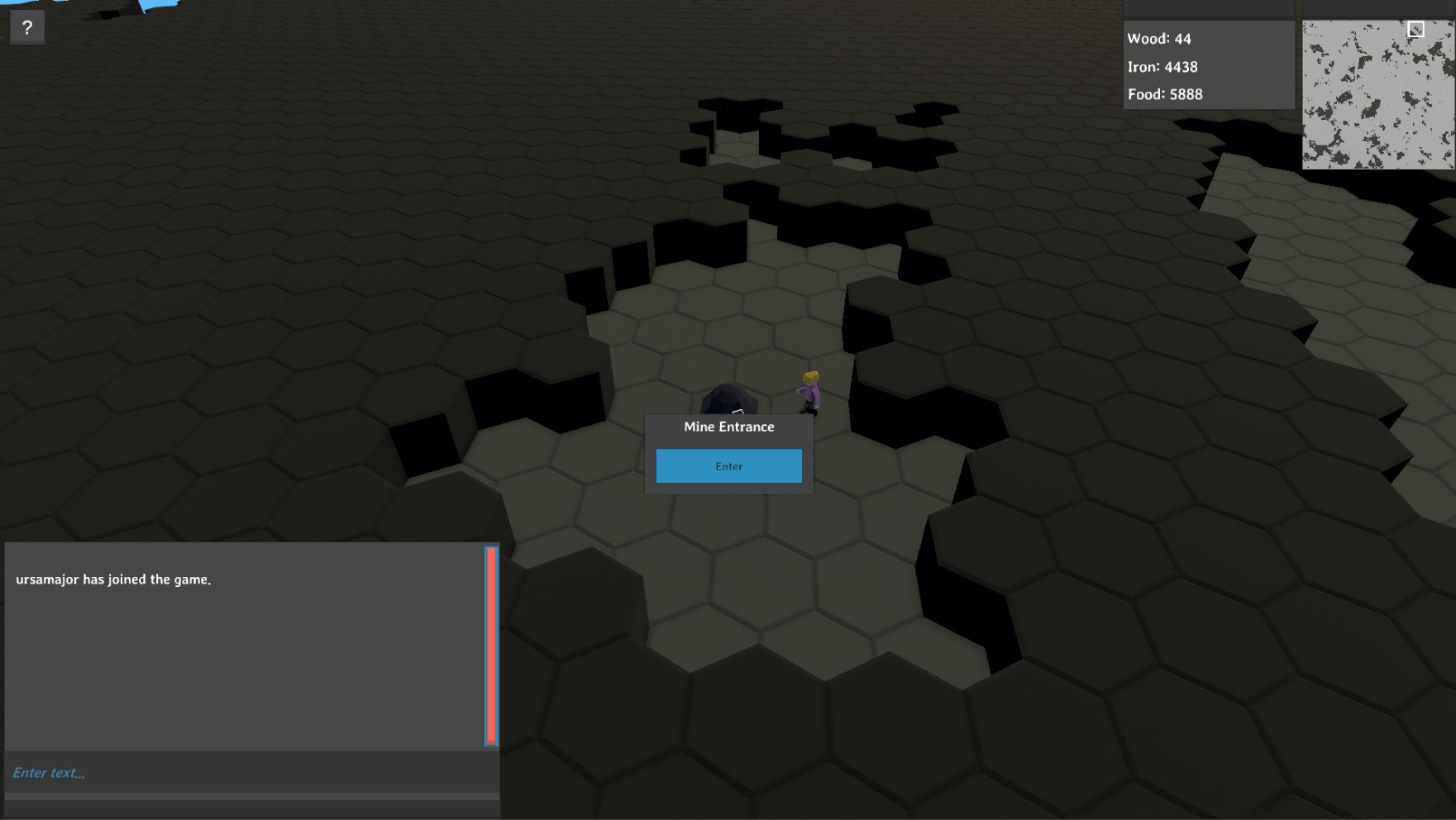Click the white viewport marker on the minimap
Viewport: 1456px width, 820px height.
coord(1416,29)
